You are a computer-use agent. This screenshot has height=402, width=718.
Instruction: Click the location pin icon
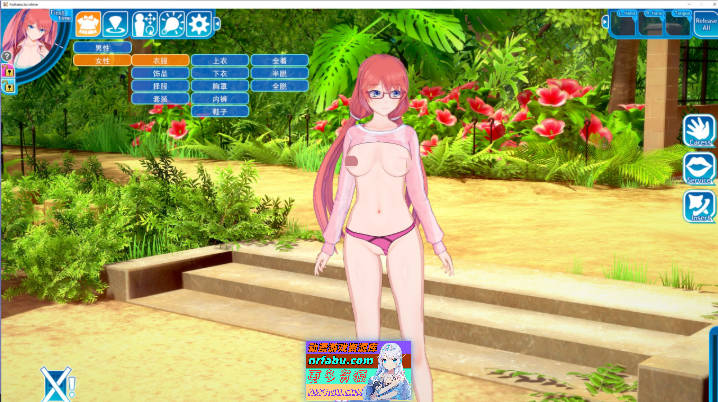pyautogui.click(x=116, y=25)
